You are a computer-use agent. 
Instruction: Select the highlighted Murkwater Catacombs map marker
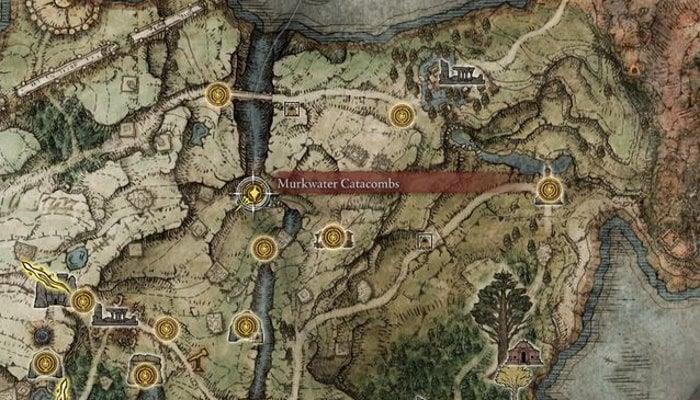254,191
